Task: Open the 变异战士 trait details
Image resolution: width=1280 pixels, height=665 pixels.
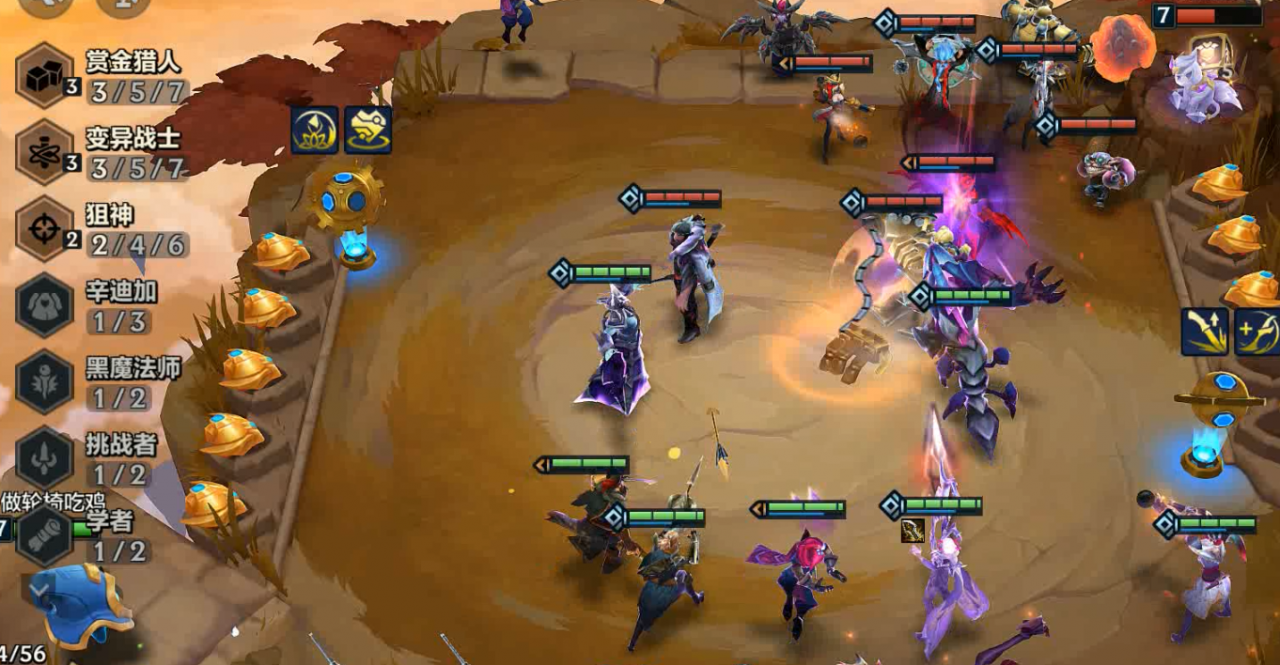Action: pyautogui.click(x=45, y=152)
